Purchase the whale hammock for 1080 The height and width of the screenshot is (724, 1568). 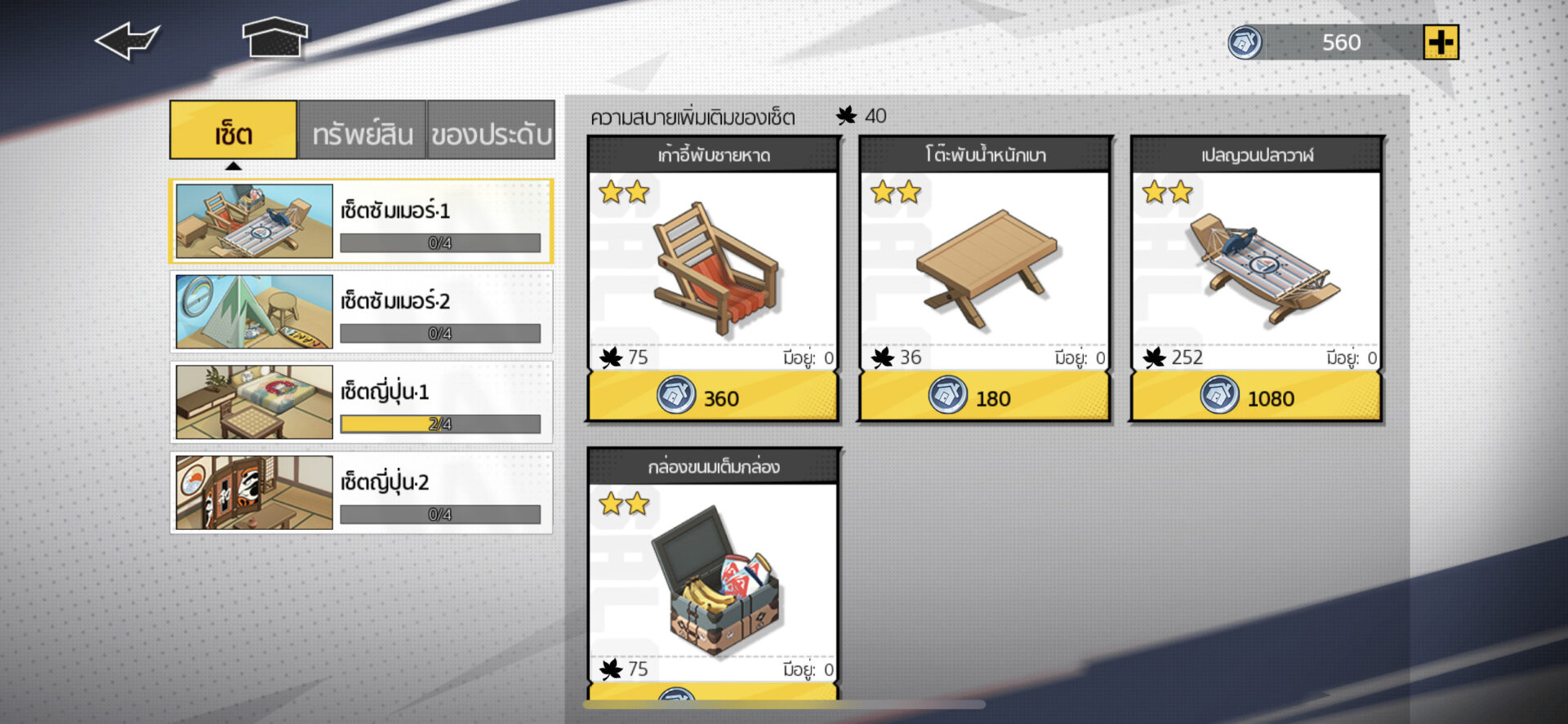coord(1255,397)
